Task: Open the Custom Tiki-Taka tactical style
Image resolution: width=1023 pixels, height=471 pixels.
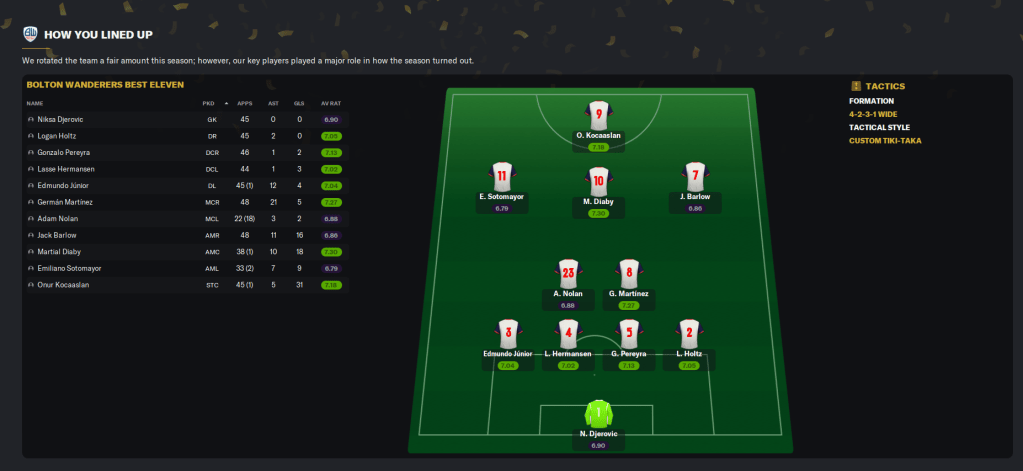Action: 885,140
